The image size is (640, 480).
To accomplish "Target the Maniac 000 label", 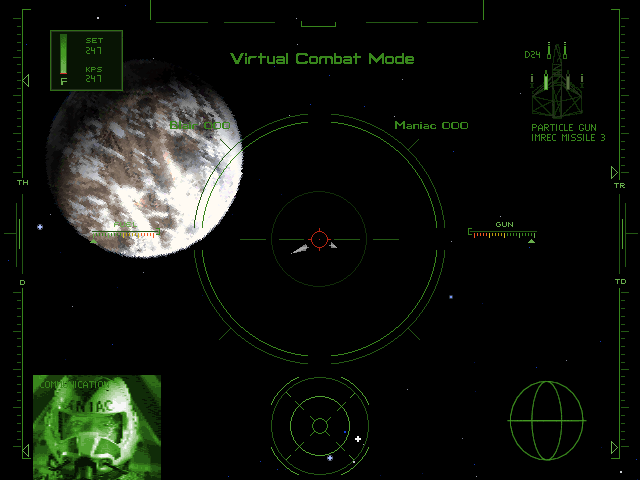I will point(431,126).
